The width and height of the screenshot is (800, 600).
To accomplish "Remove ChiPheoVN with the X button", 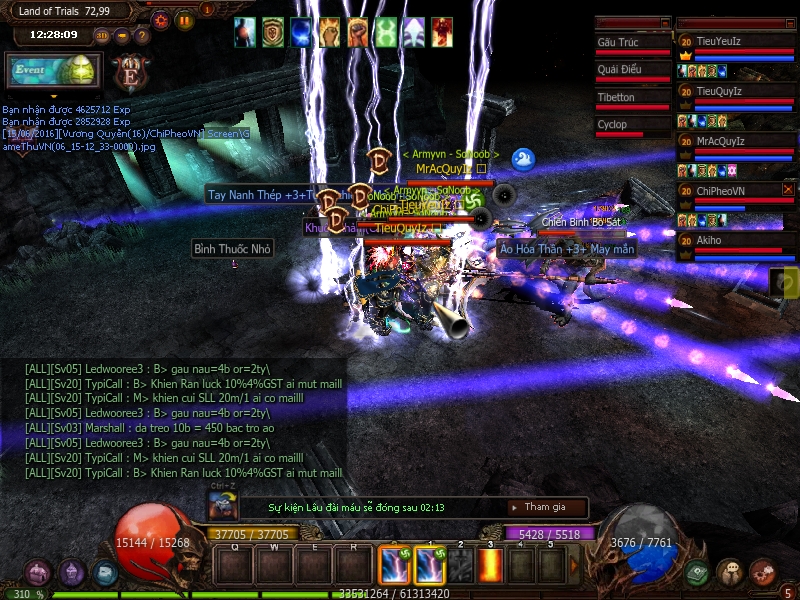I will [x=788, y=189].
